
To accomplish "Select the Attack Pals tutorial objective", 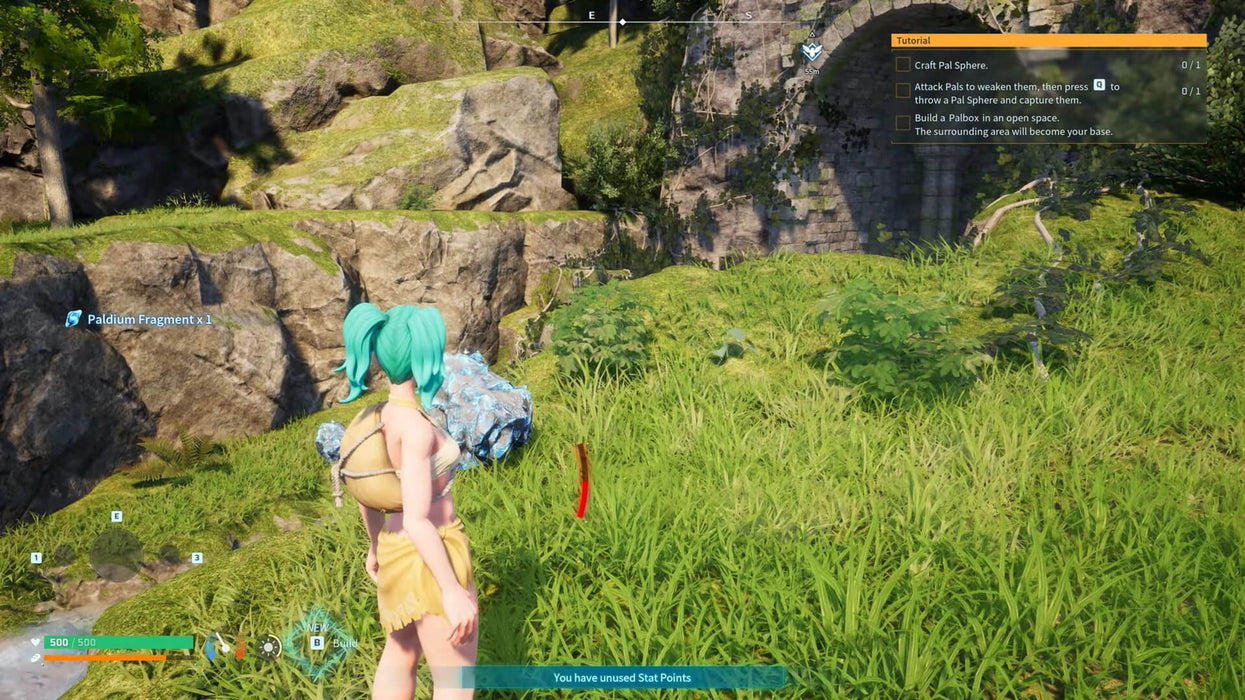I will coord(1016,93).
